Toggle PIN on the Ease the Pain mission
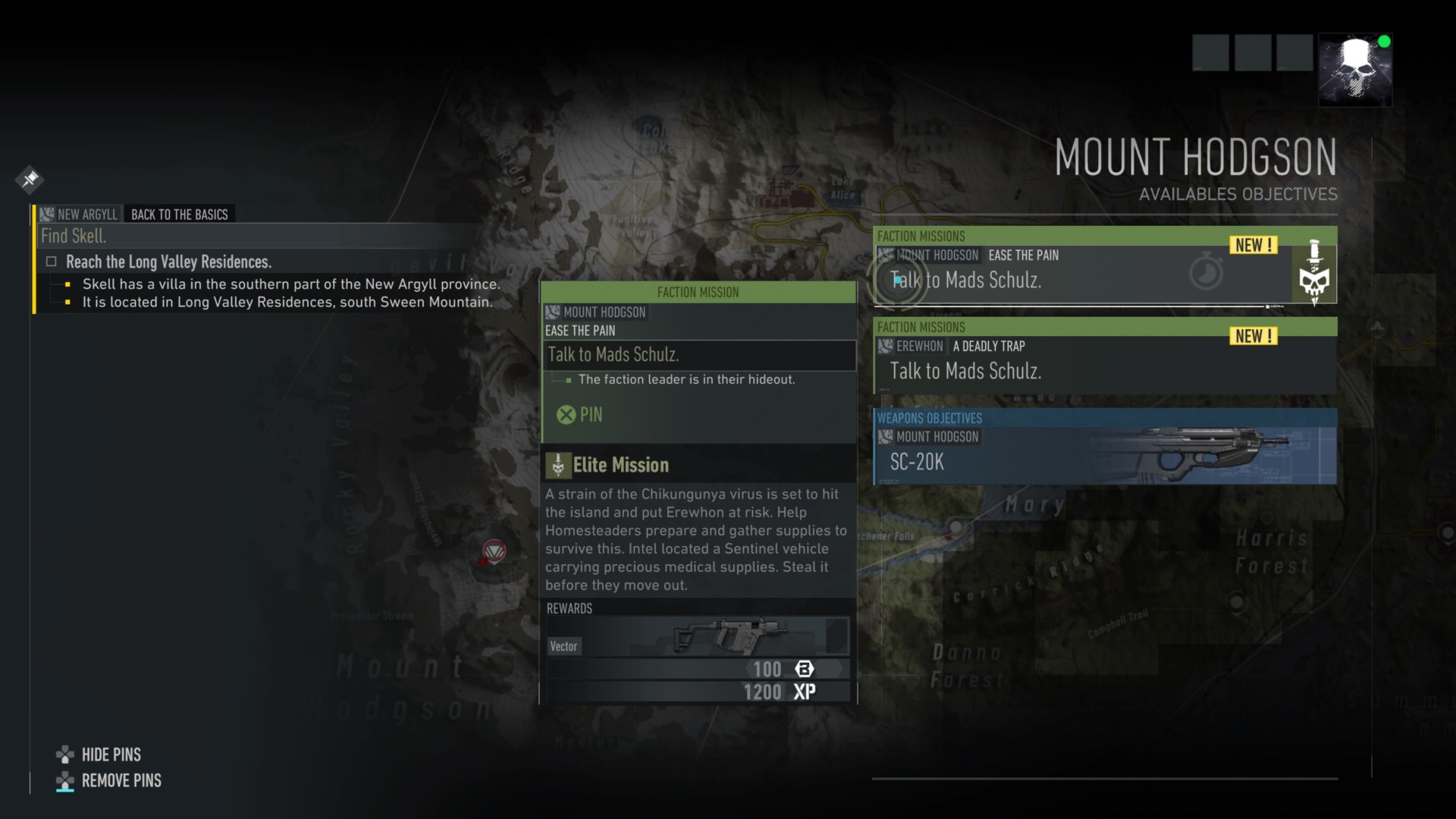Screen dimensions: 1456x819 click(x=580, y=415)
